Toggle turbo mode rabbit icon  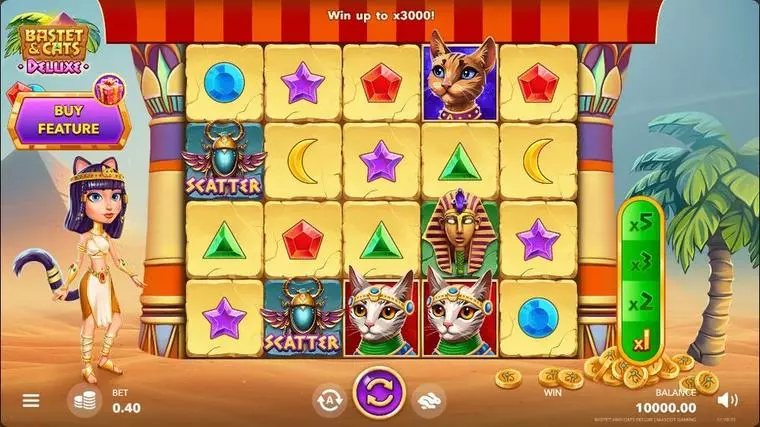430,399
